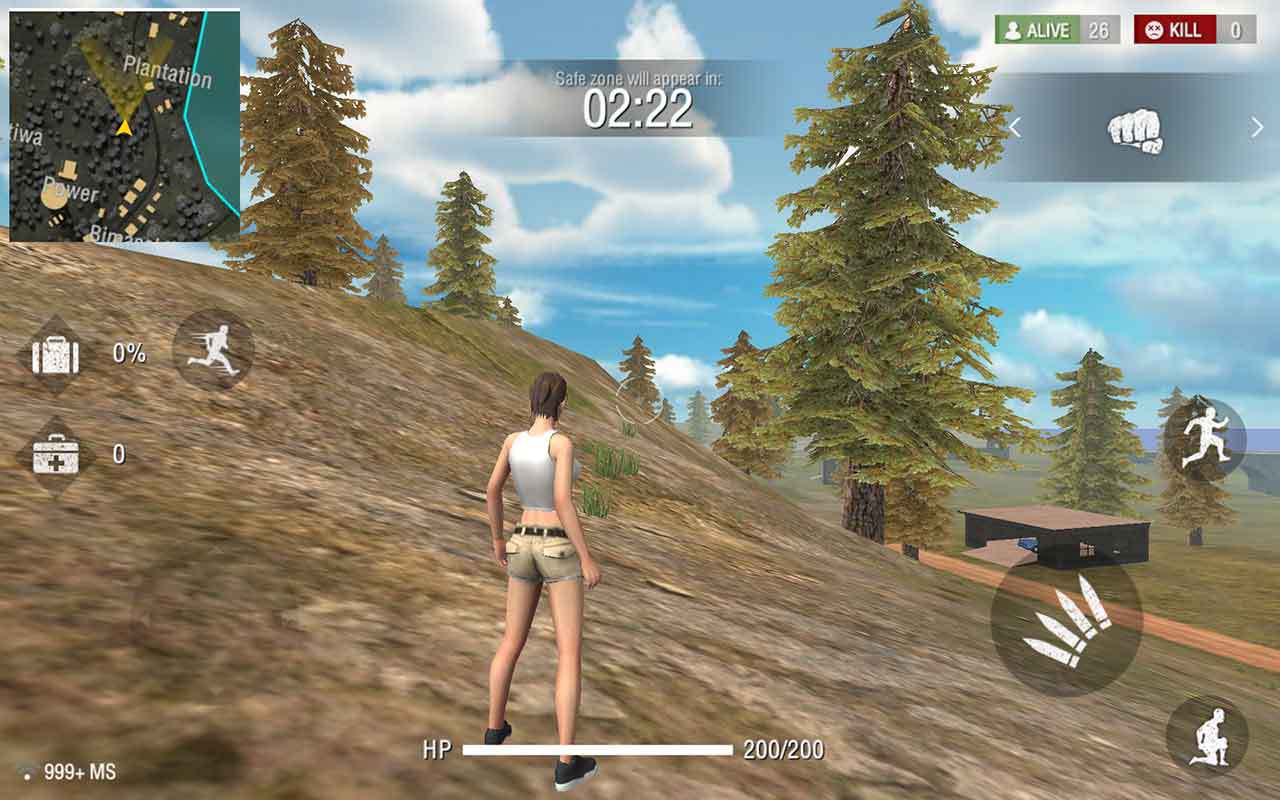Screen dimensions: 1280x800
Task: Click the KILL counter skull icon
Action: (x=1155, y=30)
